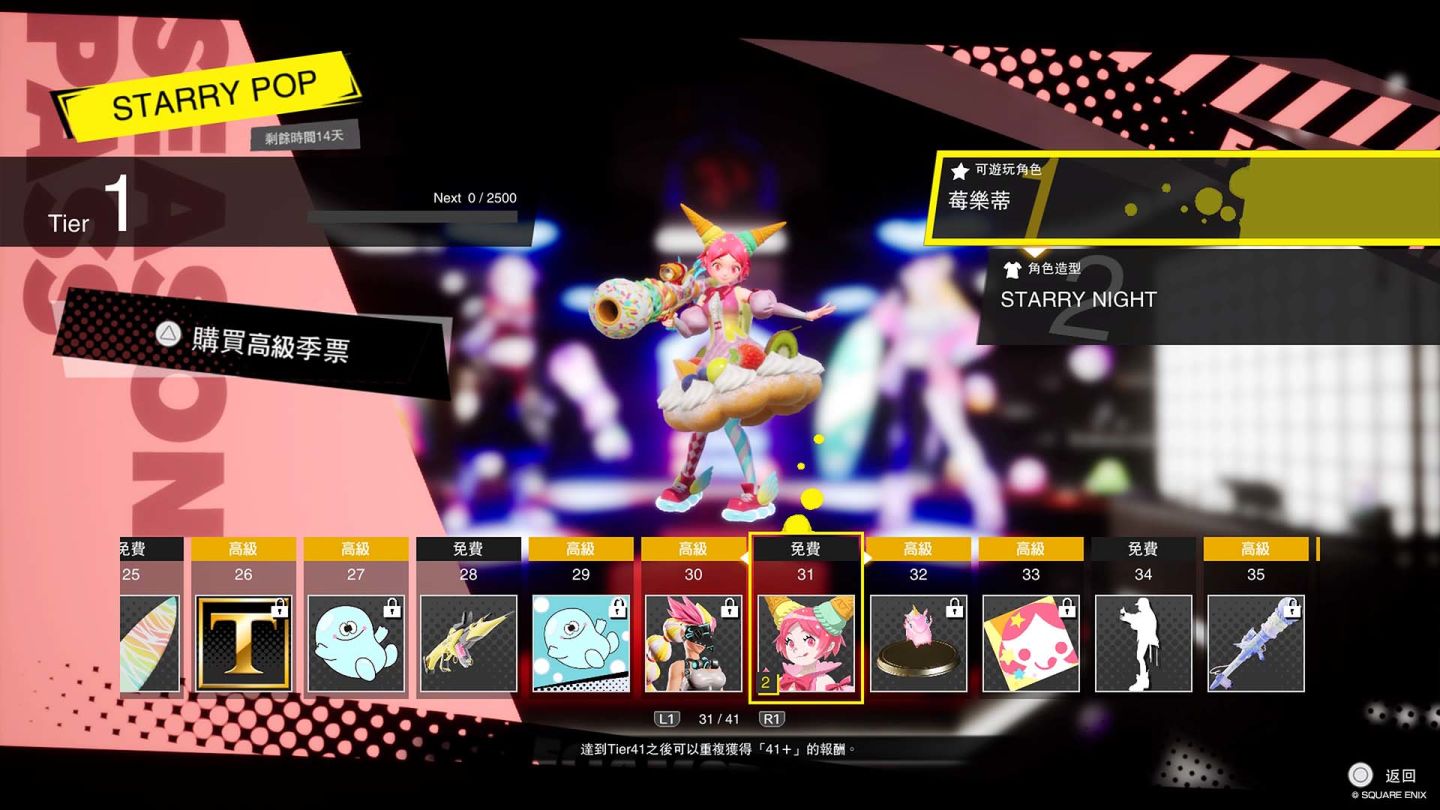Select the polka-dot ghost sticker at Tier 29
1440x810 pixels.
tap(581, 643)
